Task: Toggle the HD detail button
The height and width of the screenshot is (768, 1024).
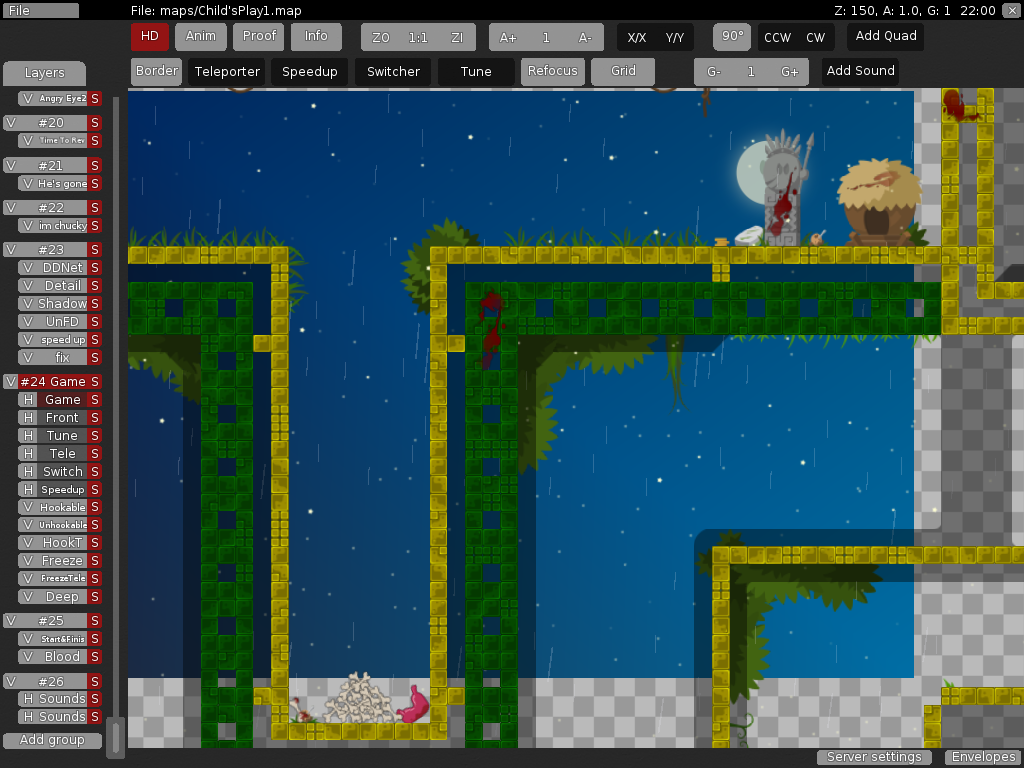Action: (x=150, y=37)
